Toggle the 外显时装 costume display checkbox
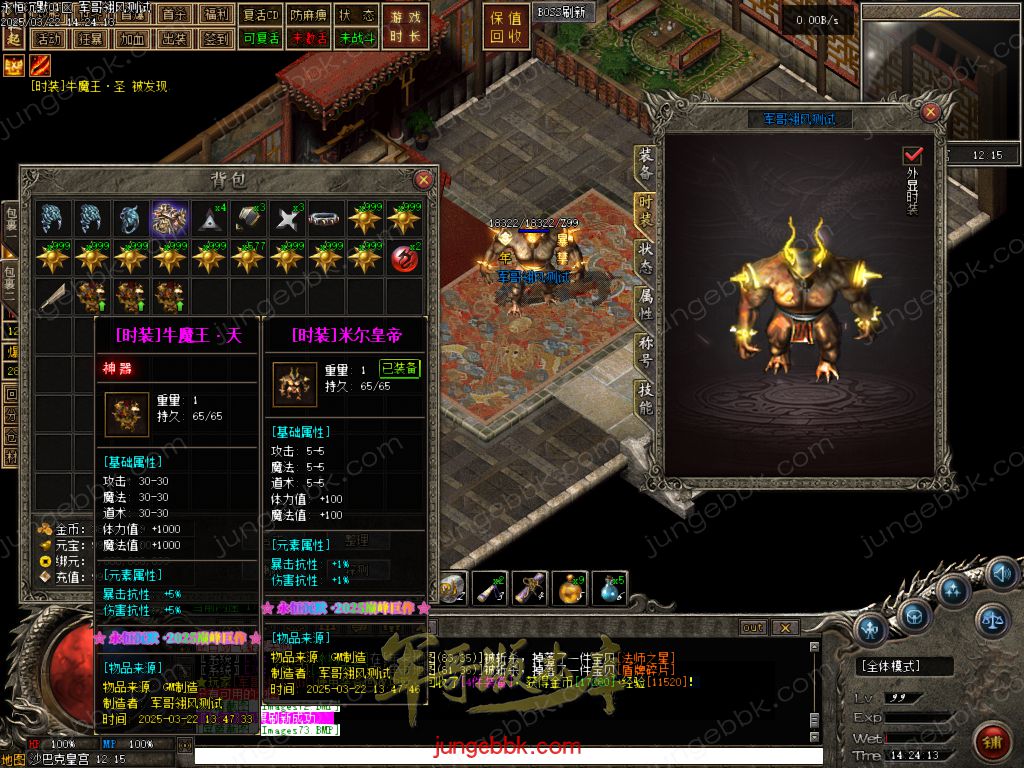The height and width of the screenshot is (768, 1024). [x=912, y=155]
